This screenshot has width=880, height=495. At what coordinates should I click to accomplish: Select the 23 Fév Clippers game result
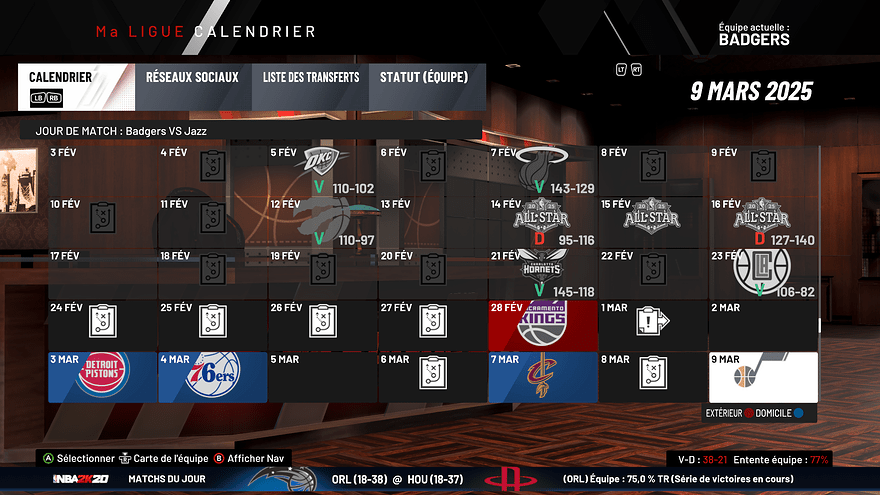[763, 272]
